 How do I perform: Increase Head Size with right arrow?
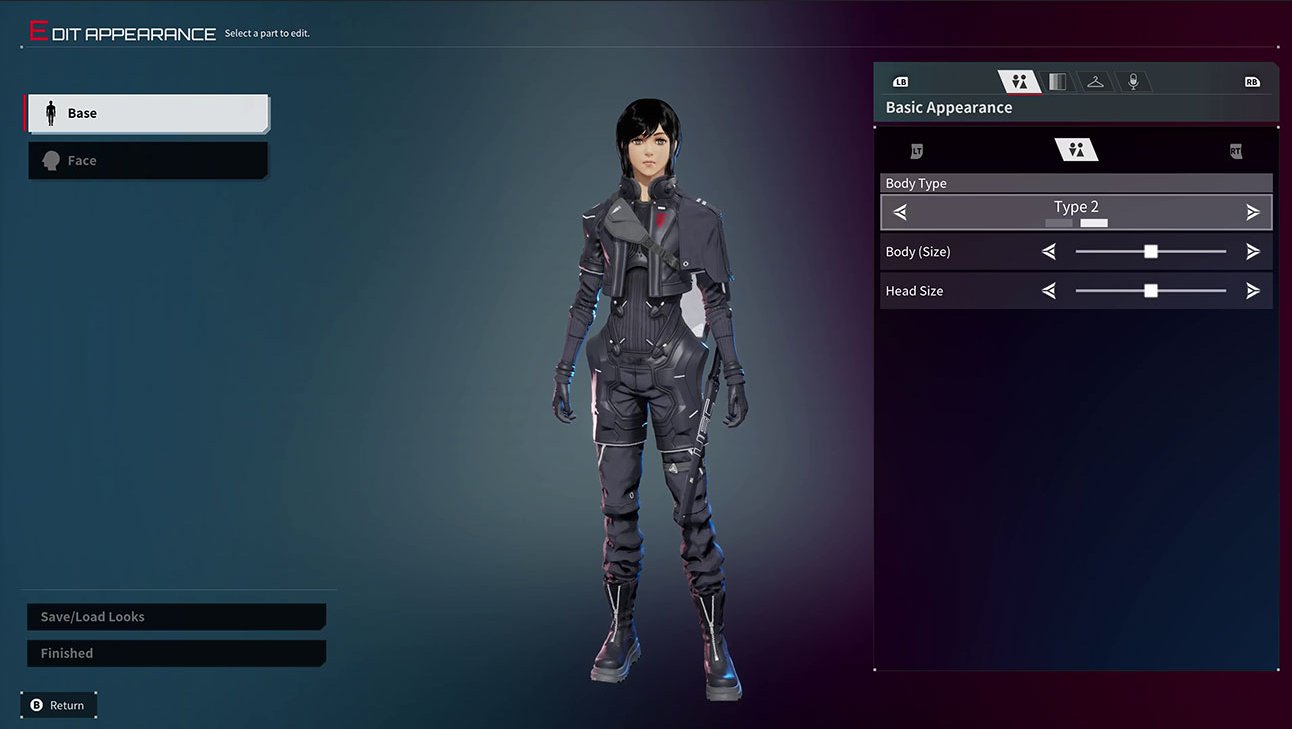[x=1253, y=291]
